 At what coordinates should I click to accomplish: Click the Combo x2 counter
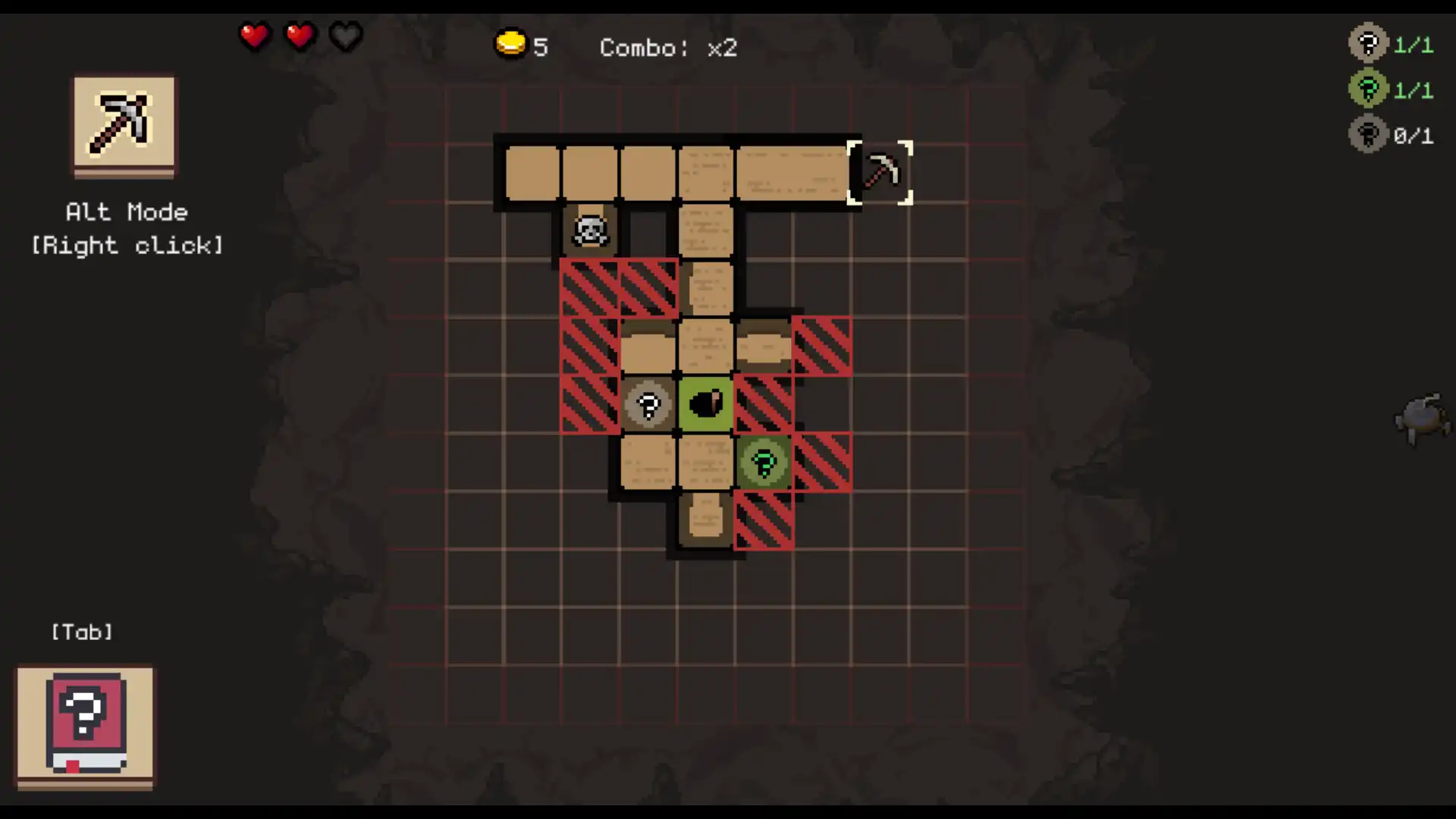(x=667, y=48)
